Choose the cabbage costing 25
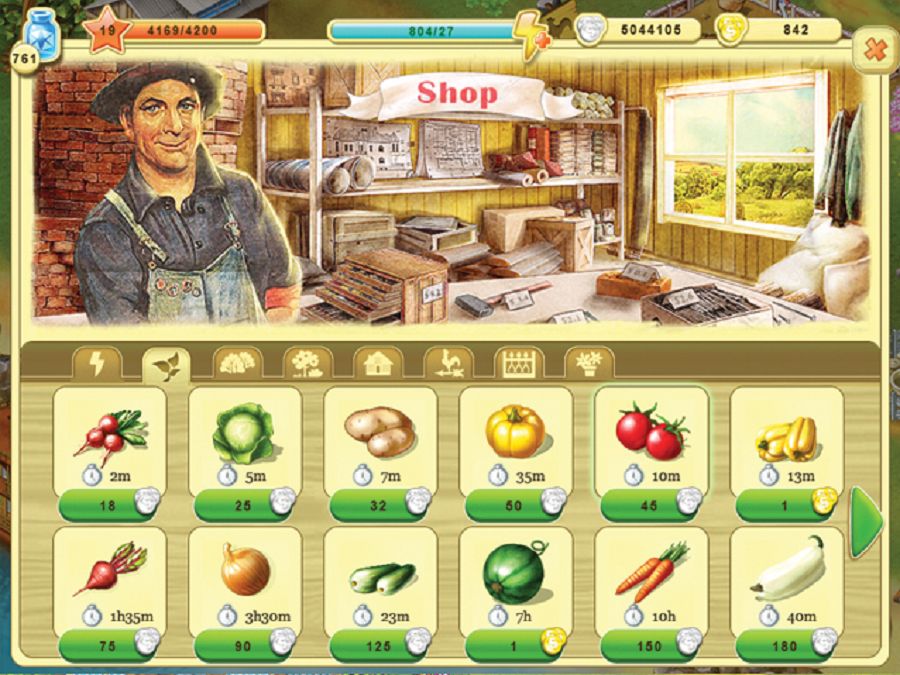 [x=244, y=505]
